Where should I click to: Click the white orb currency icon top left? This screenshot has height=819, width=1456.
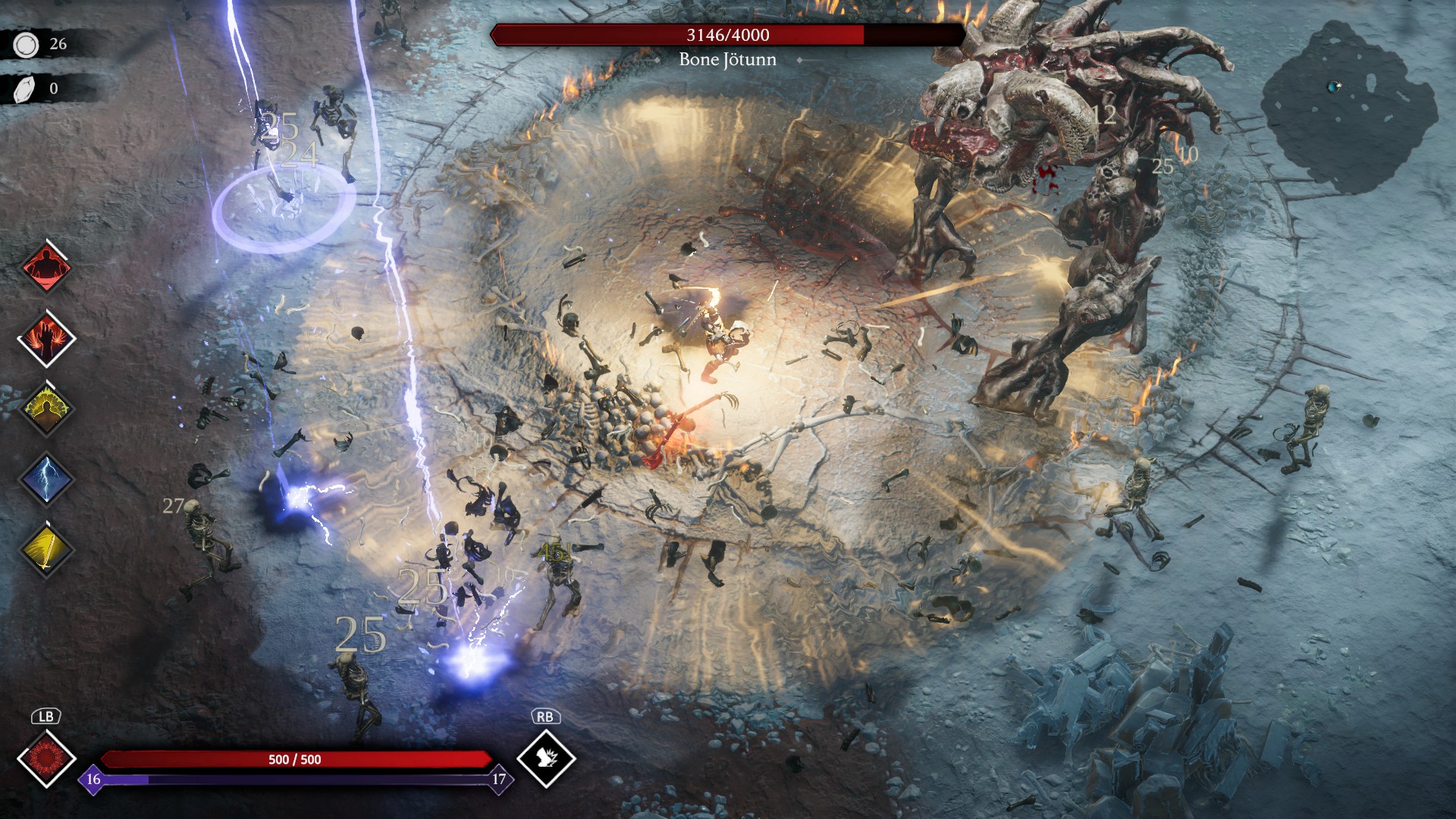click(x=27, y=44)
